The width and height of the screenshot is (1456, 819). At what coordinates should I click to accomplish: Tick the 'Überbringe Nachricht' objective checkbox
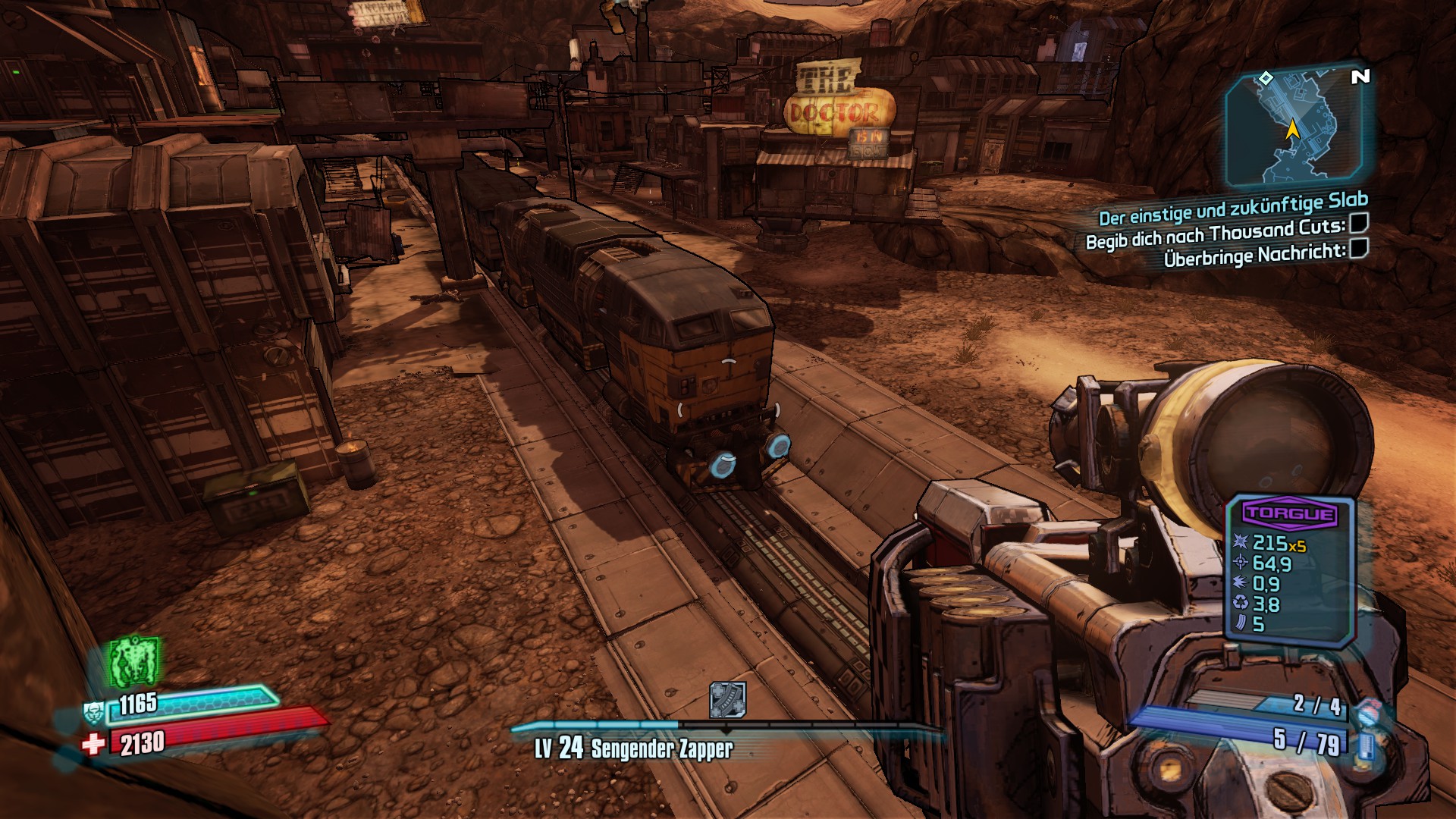pos(1360,248)
